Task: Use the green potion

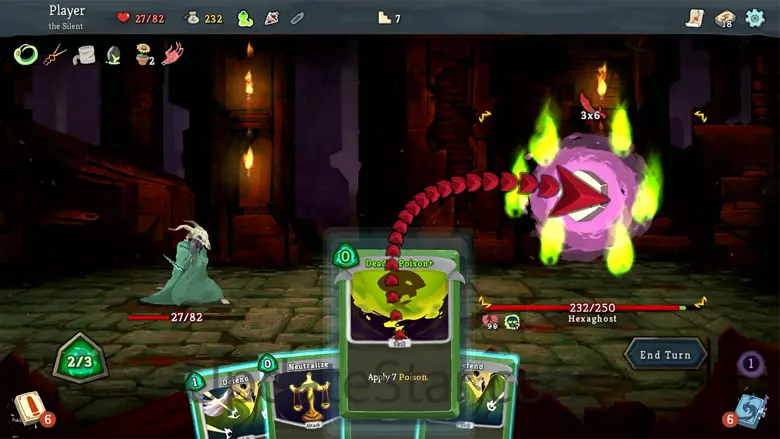Action: [x=245, y=18]
